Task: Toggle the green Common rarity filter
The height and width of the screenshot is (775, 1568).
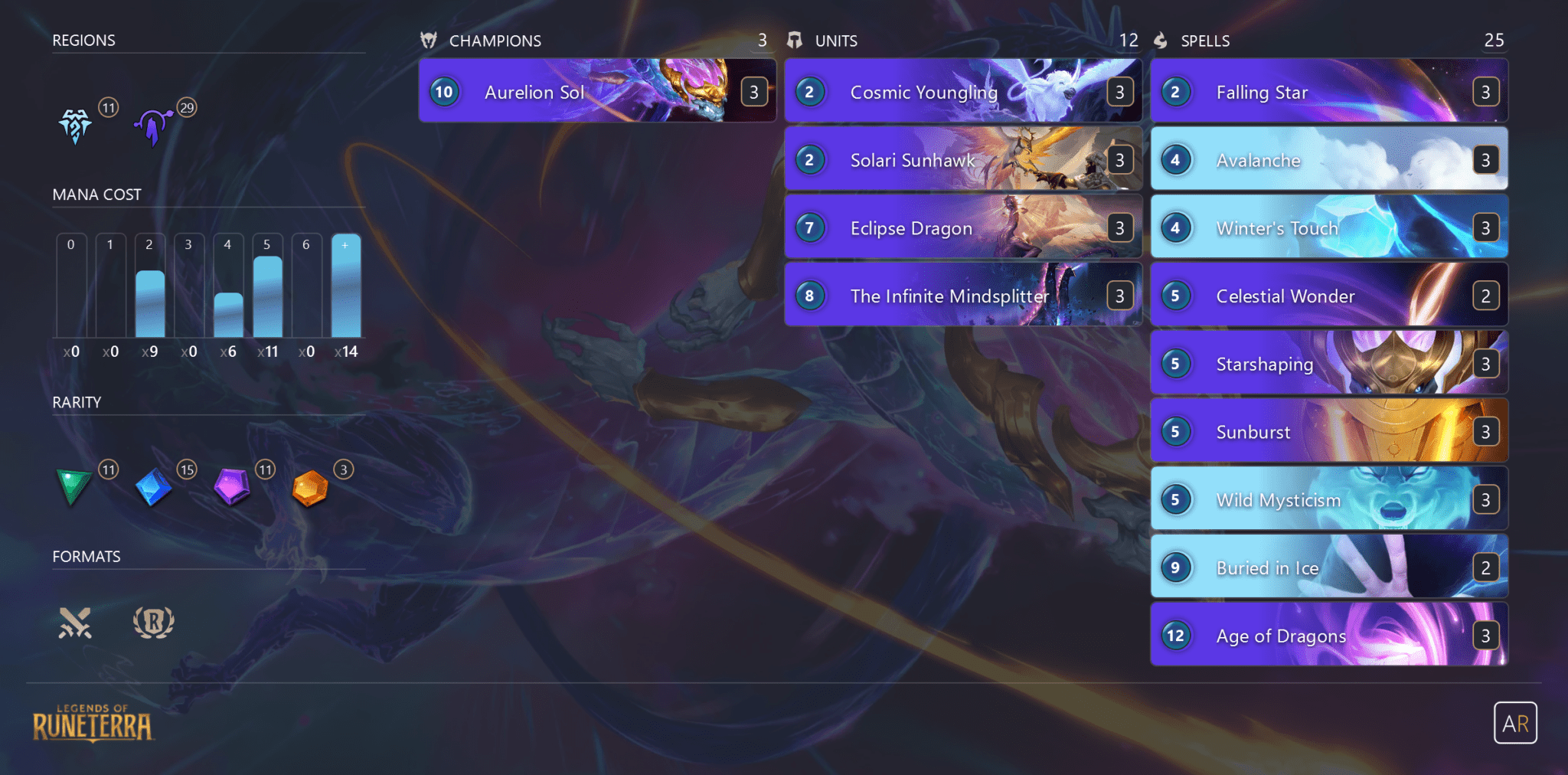Action: [73, 488]
